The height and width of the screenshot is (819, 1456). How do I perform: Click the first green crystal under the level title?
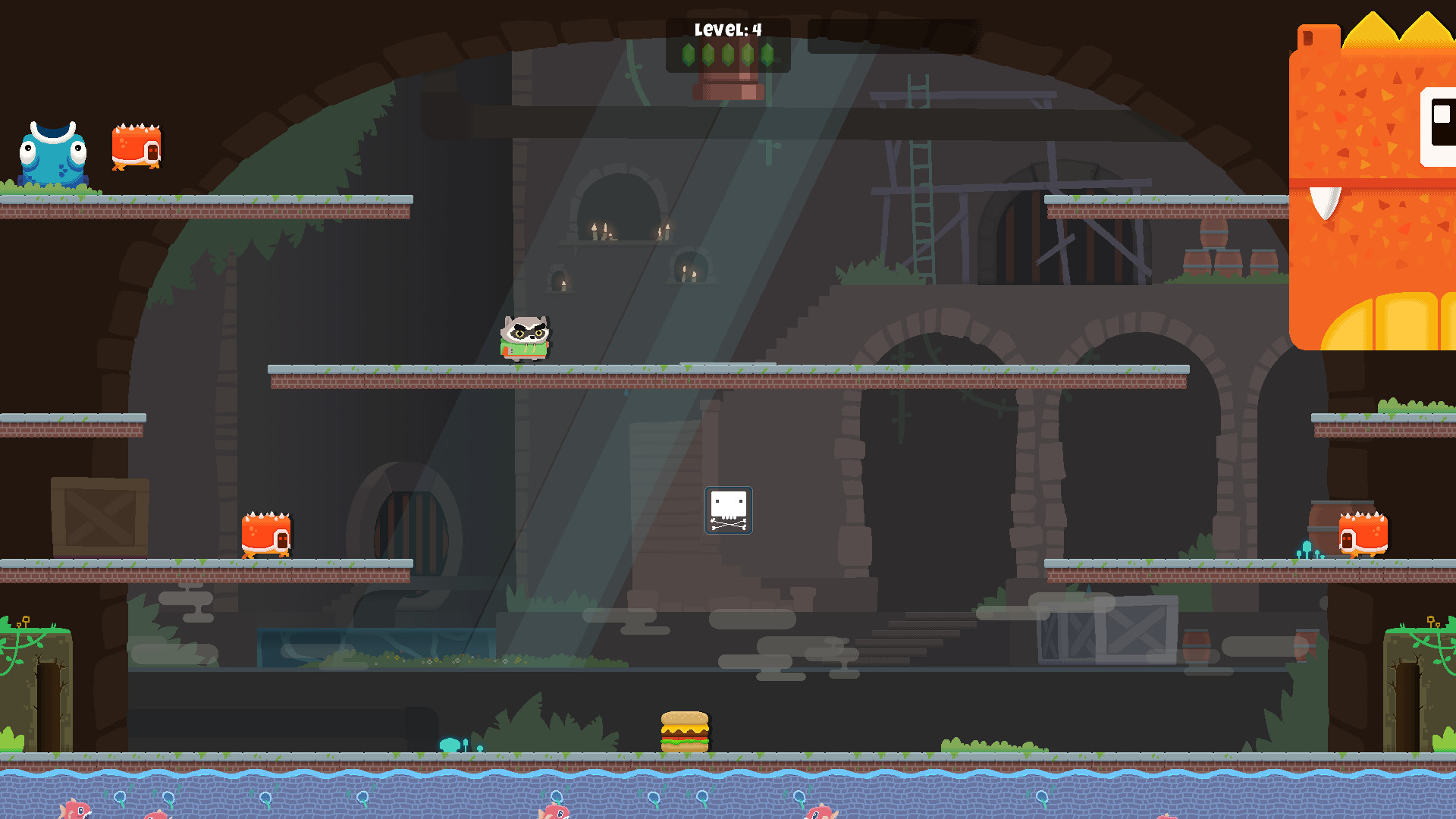tap(689, 55)
